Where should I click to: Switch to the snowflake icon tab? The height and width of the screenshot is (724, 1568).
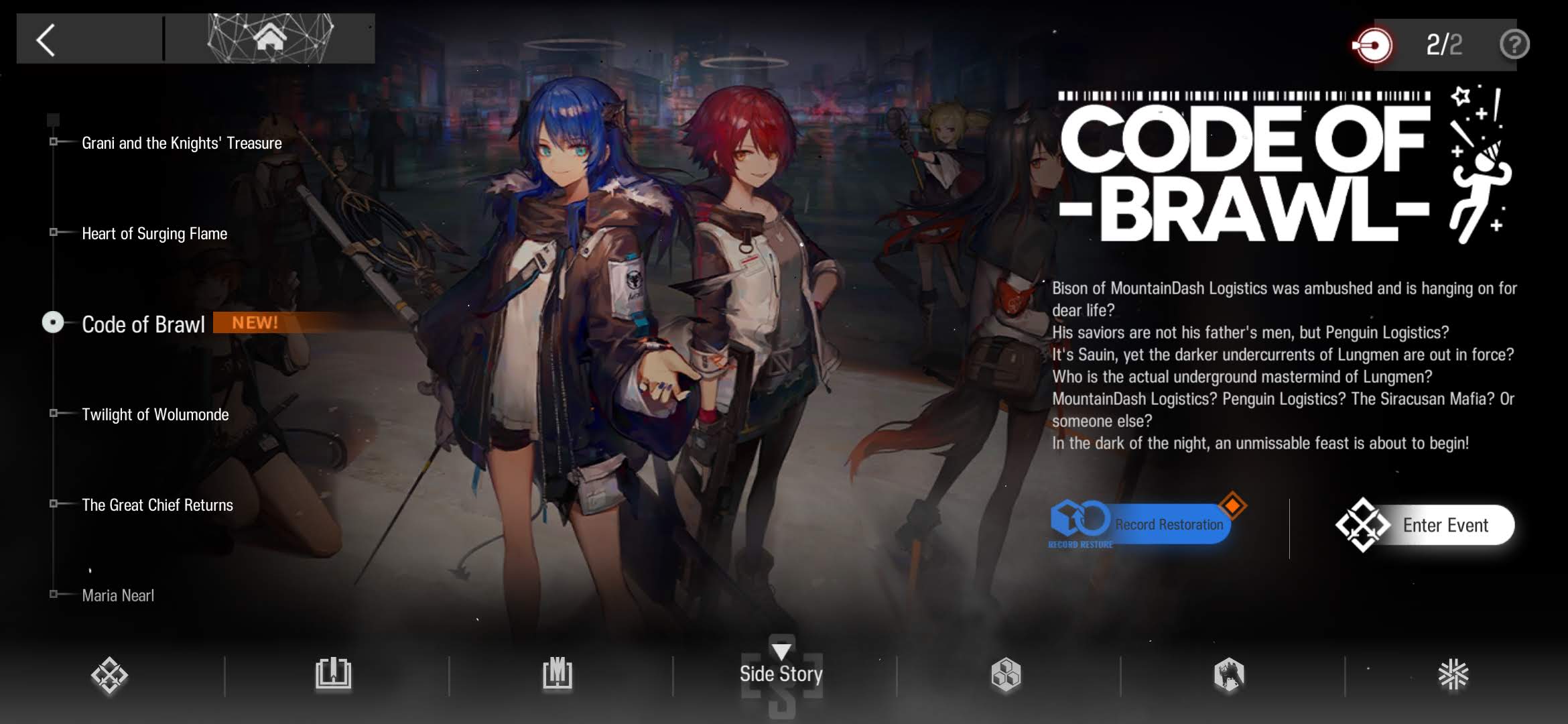click(1453, 674)
